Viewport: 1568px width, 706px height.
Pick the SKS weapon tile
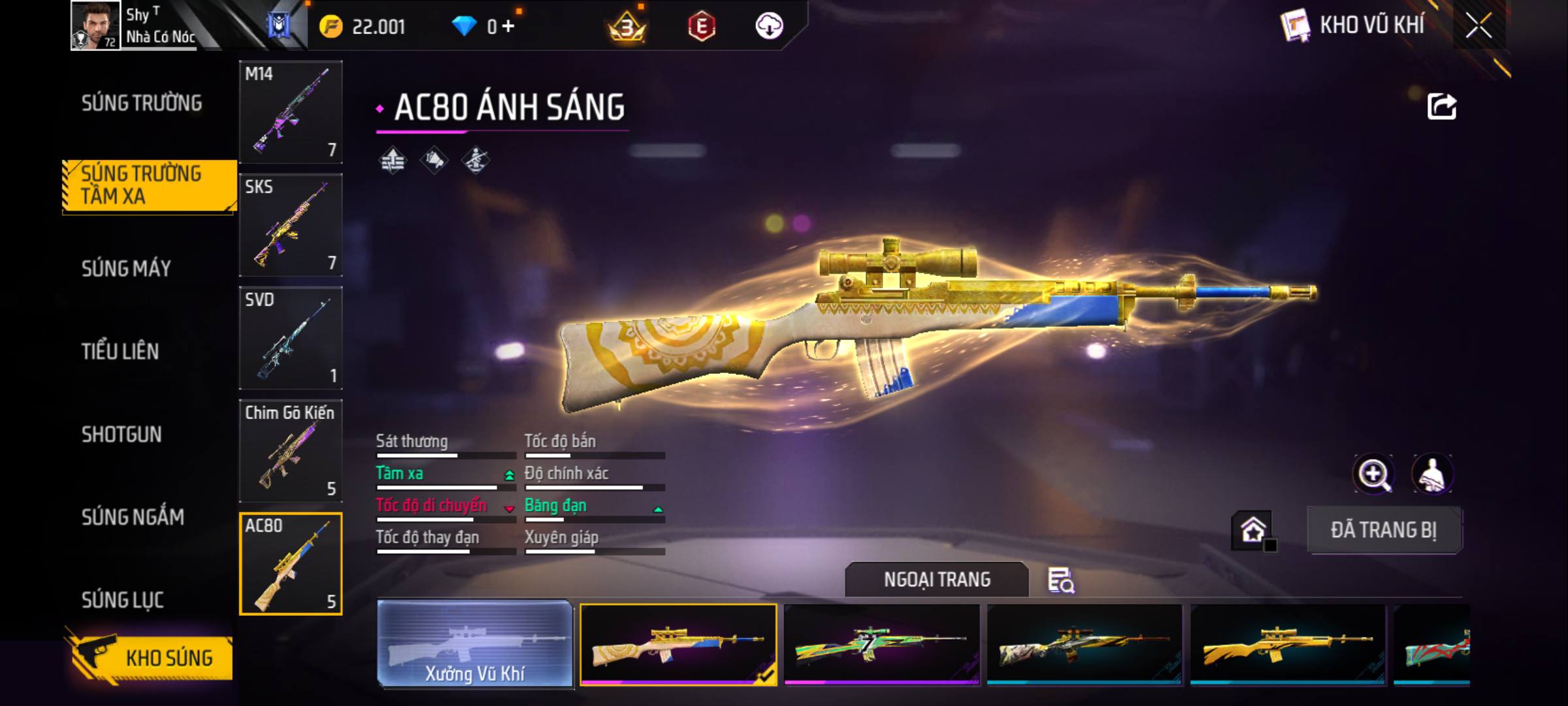291,225
